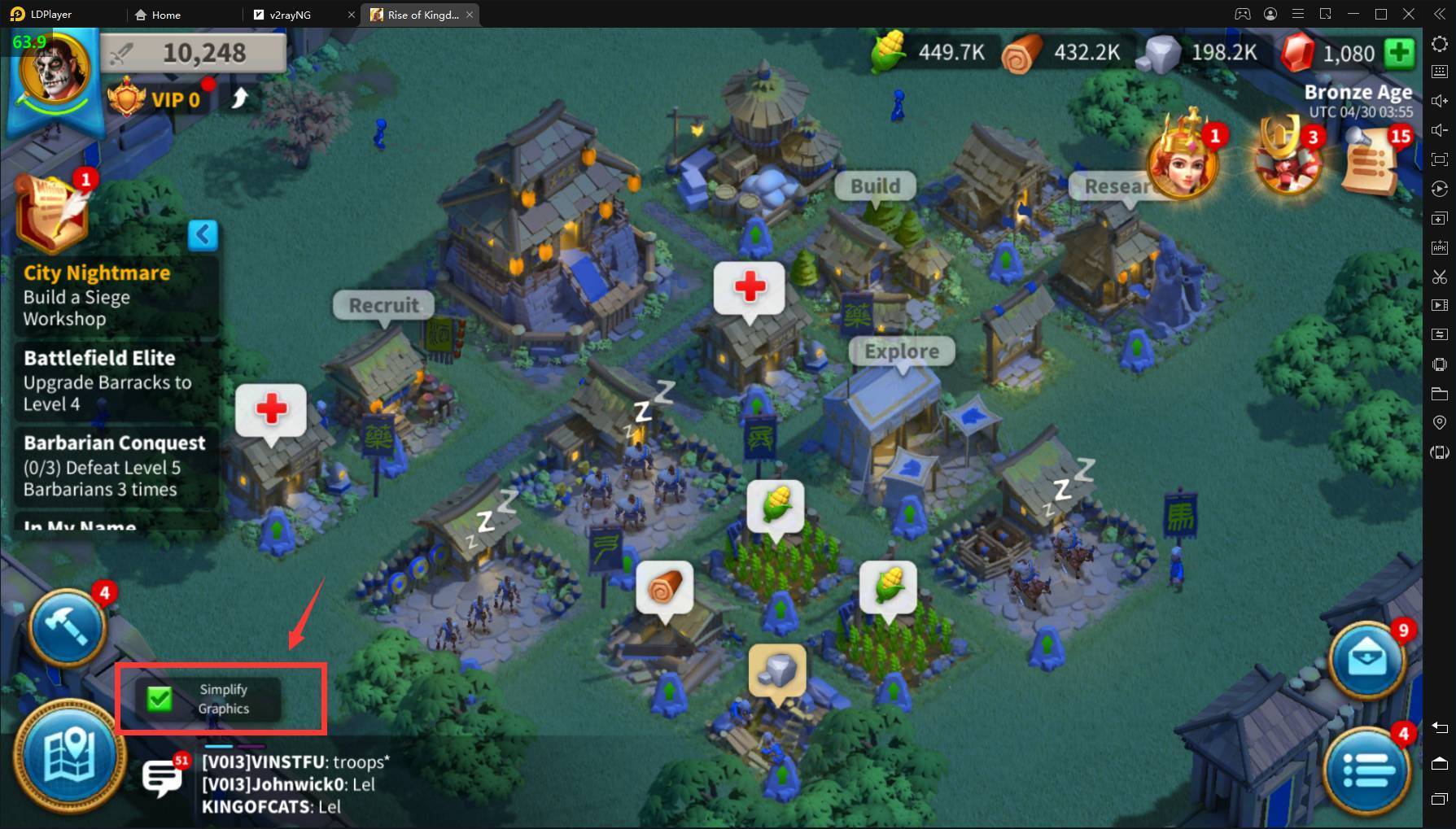1456x829 pixels.
Task: Open the chat window
Action: coord(163,777)
